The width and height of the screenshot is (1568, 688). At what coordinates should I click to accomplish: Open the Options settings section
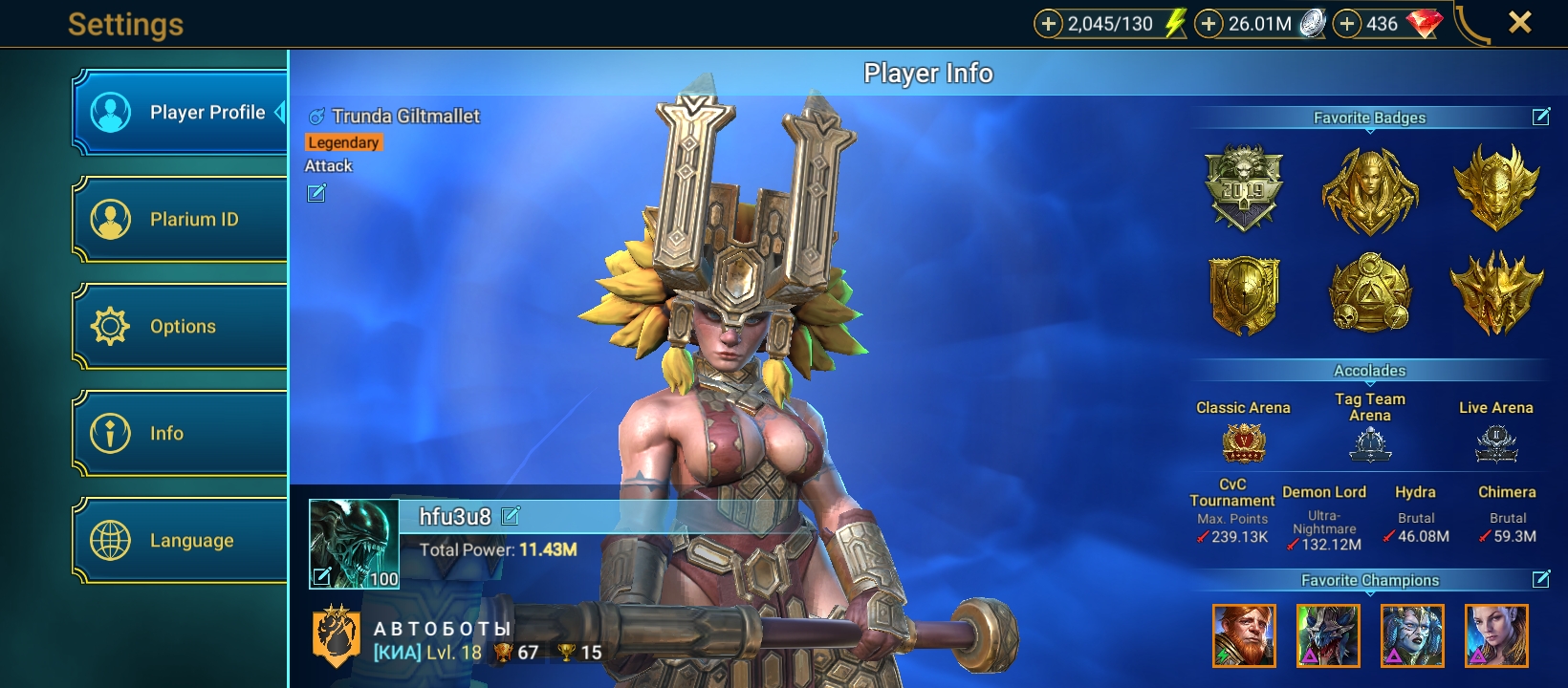[182, 327]
